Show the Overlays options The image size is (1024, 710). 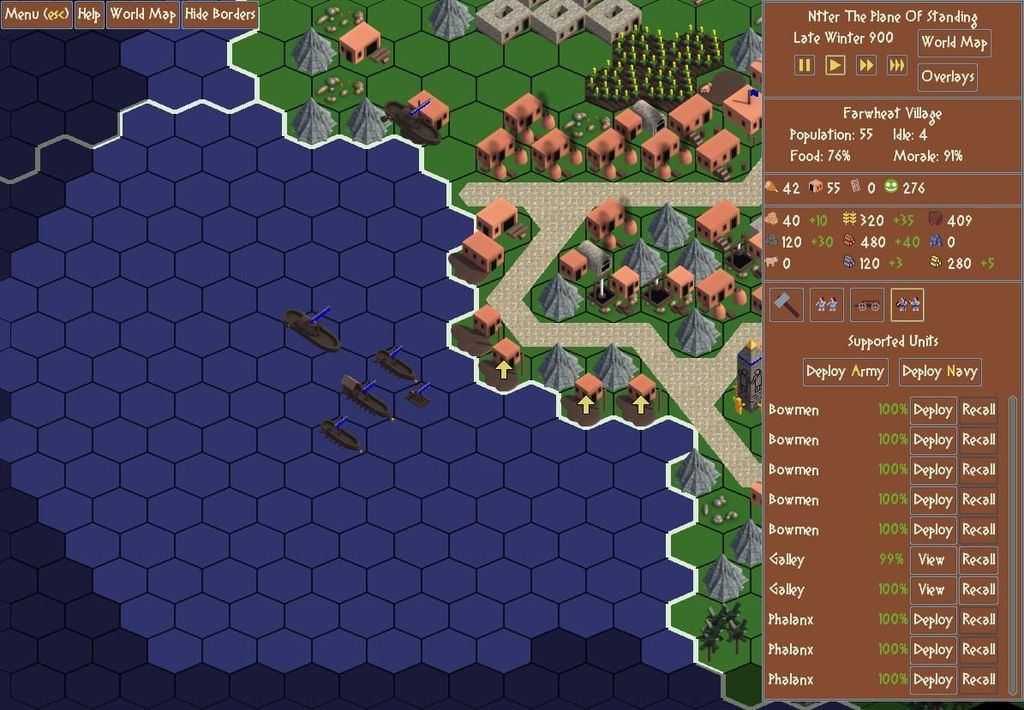pos(947,77)
